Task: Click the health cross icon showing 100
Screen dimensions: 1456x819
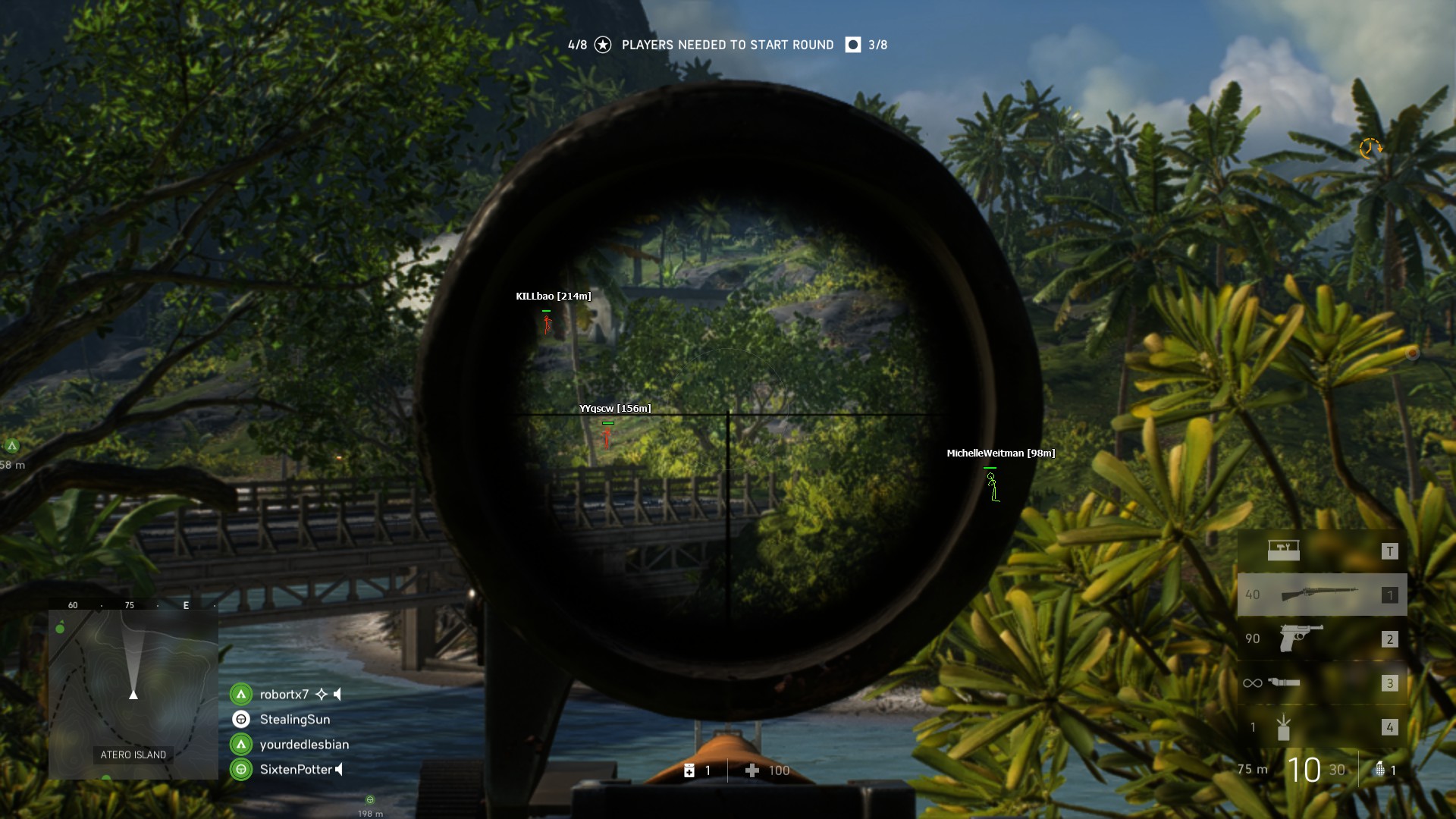Action: point(753,770)
